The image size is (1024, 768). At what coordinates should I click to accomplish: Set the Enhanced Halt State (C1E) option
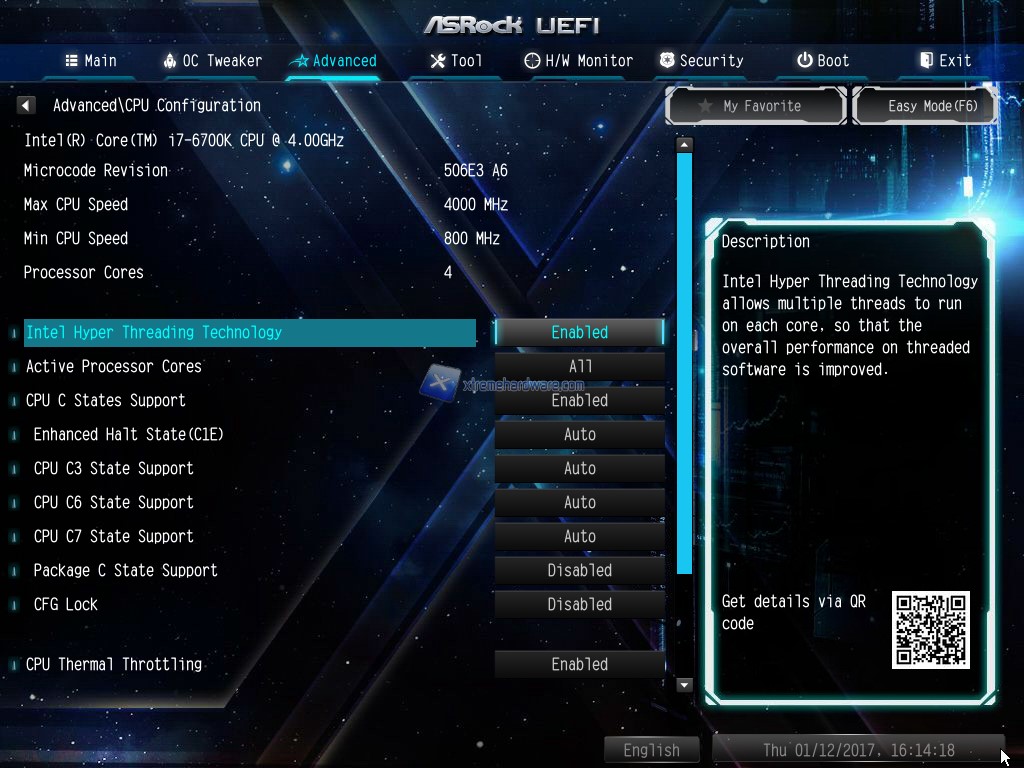579,434
